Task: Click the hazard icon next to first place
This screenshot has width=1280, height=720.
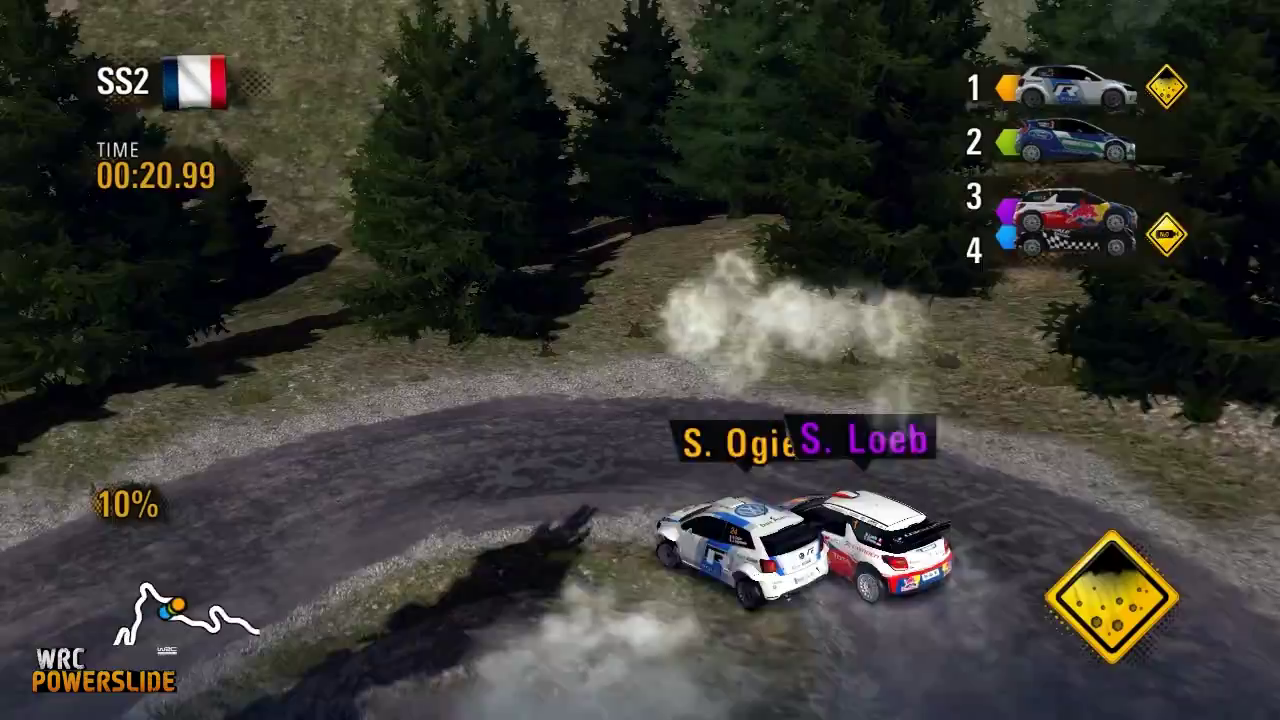Action: (x=1165, y=88)
